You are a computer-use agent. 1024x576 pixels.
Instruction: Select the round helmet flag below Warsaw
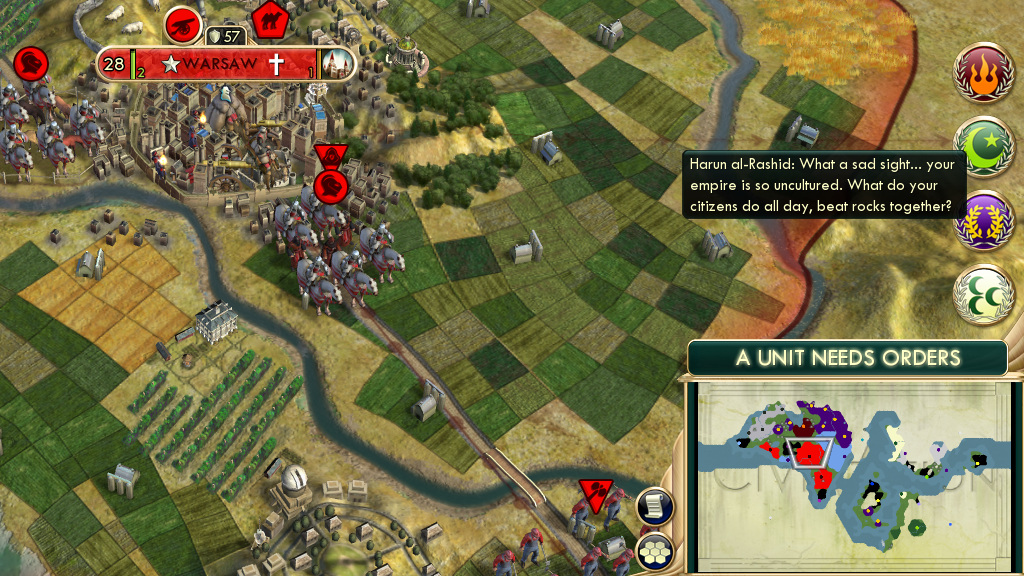[x=331, y=186]
